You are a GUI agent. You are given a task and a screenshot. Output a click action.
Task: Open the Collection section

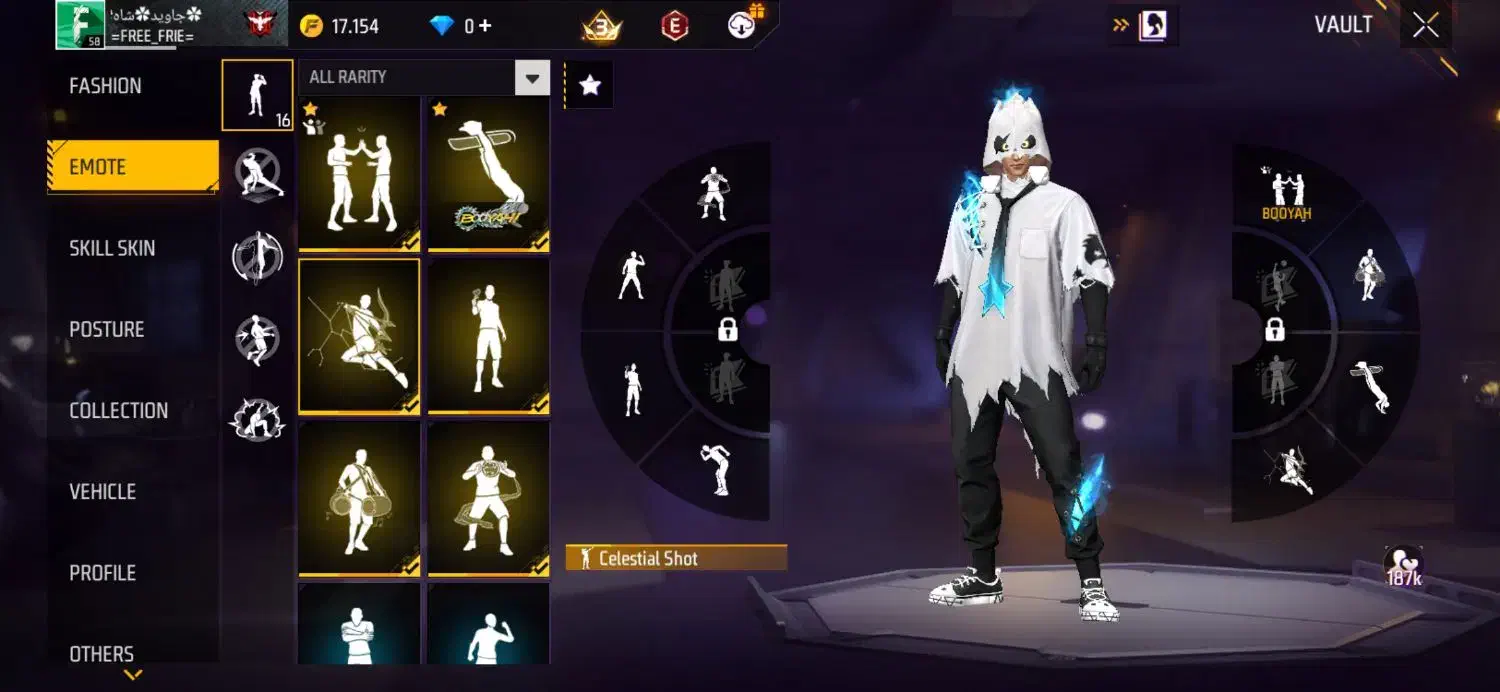(118, 410)
